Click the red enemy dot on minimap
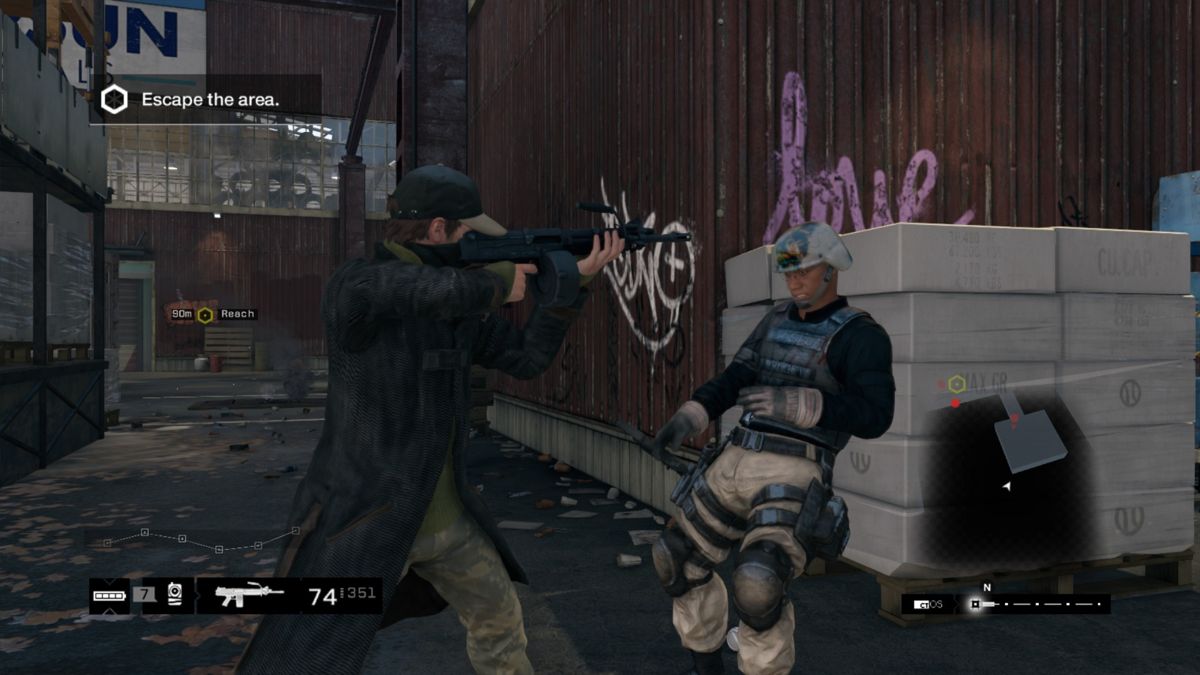Image resolution: width=1200 pixels, height=675 pixels. [x=956, y=403]
